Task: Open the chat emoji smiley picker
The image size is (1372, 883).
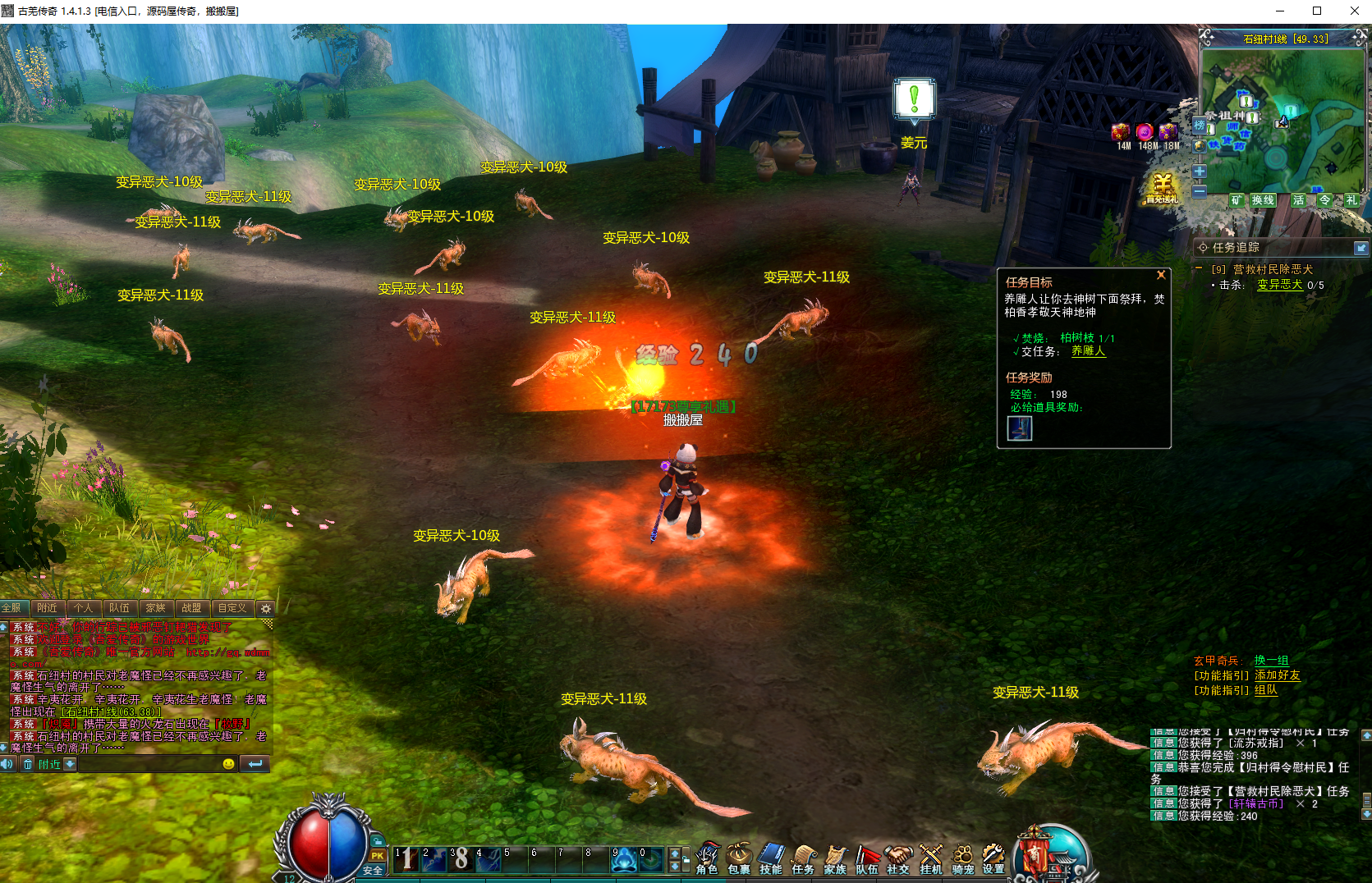Action: (x=229, y=764)
